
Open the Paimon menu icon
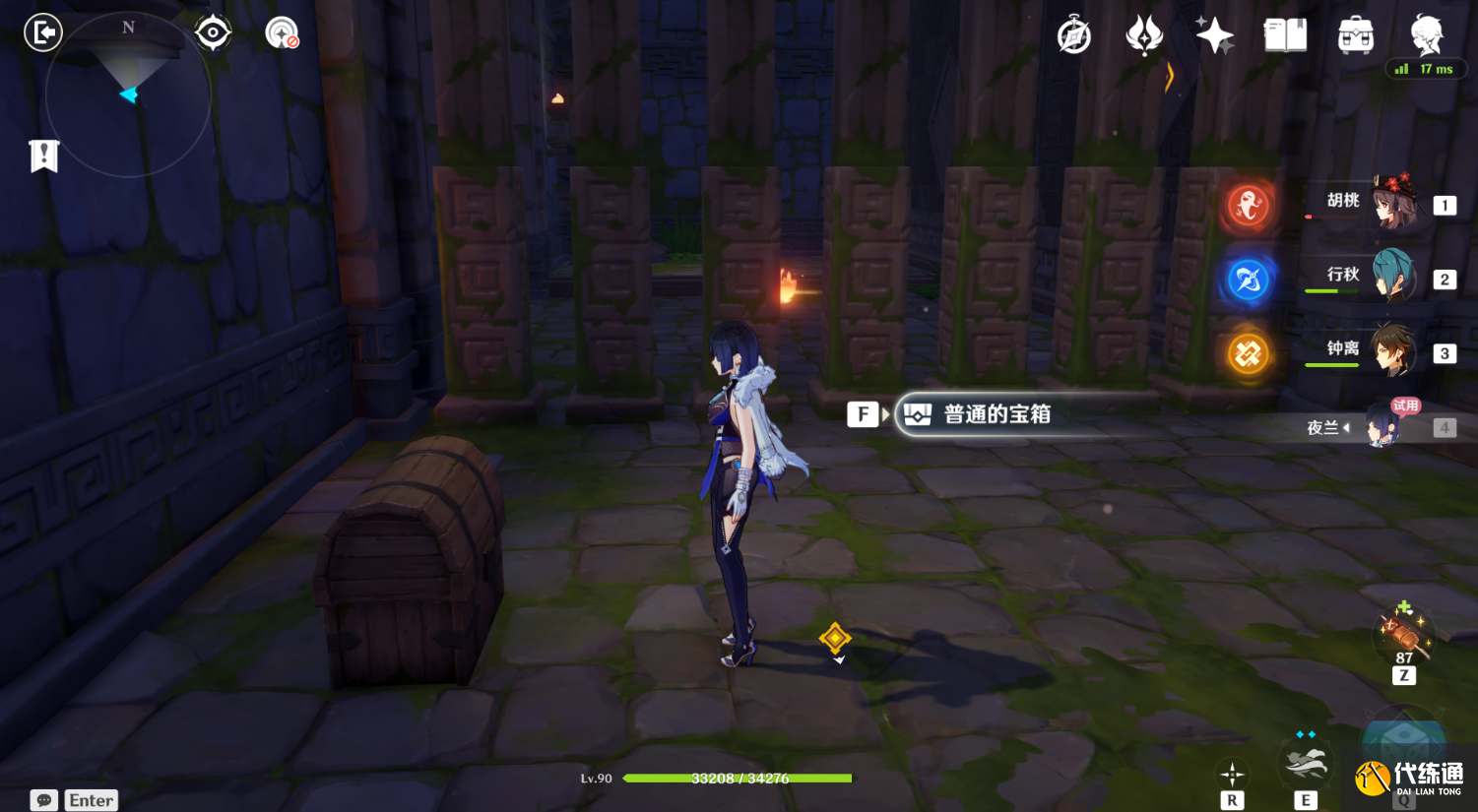pyautogui.click(x=1426, y=34)
